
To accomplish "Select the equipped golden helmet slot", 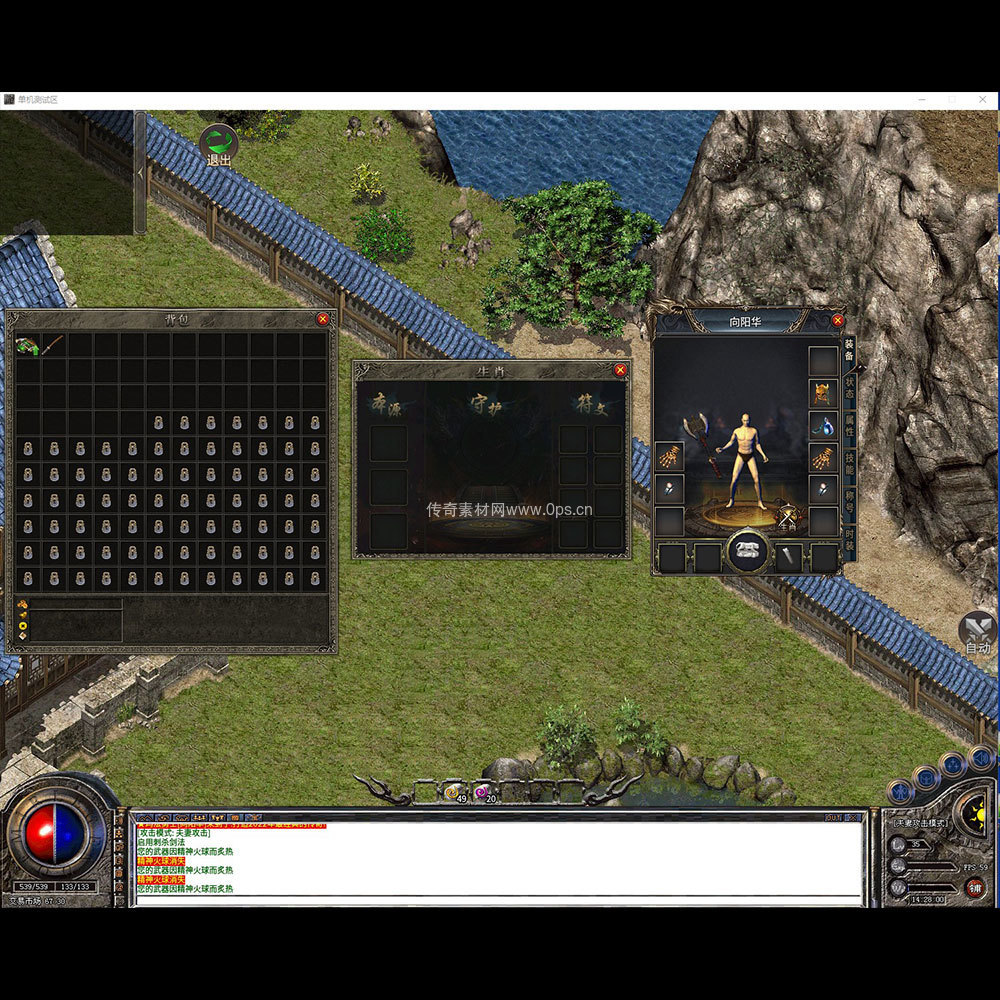I will tap(823, 393).
